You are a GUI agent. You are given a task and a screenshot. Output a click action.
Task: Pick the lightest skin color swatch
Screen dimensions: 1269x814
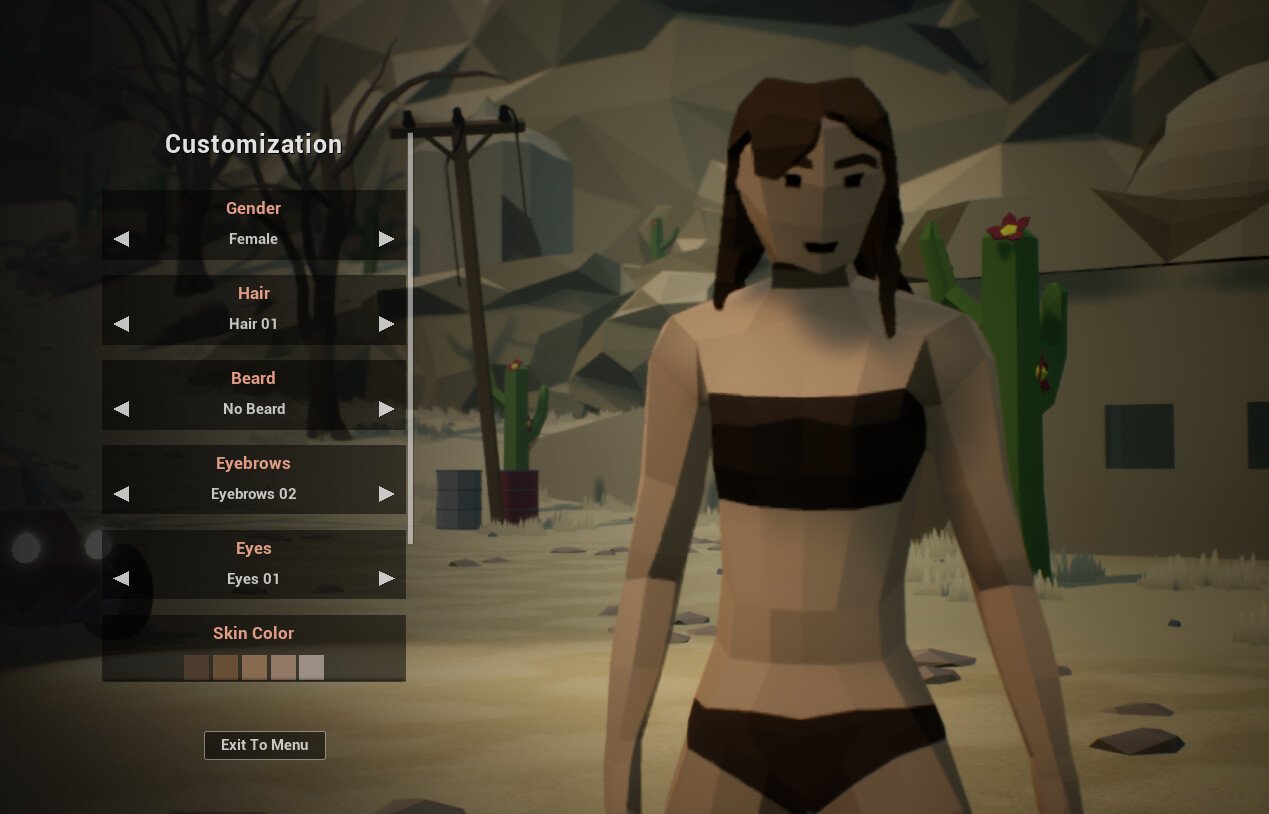tap(311, 667)
